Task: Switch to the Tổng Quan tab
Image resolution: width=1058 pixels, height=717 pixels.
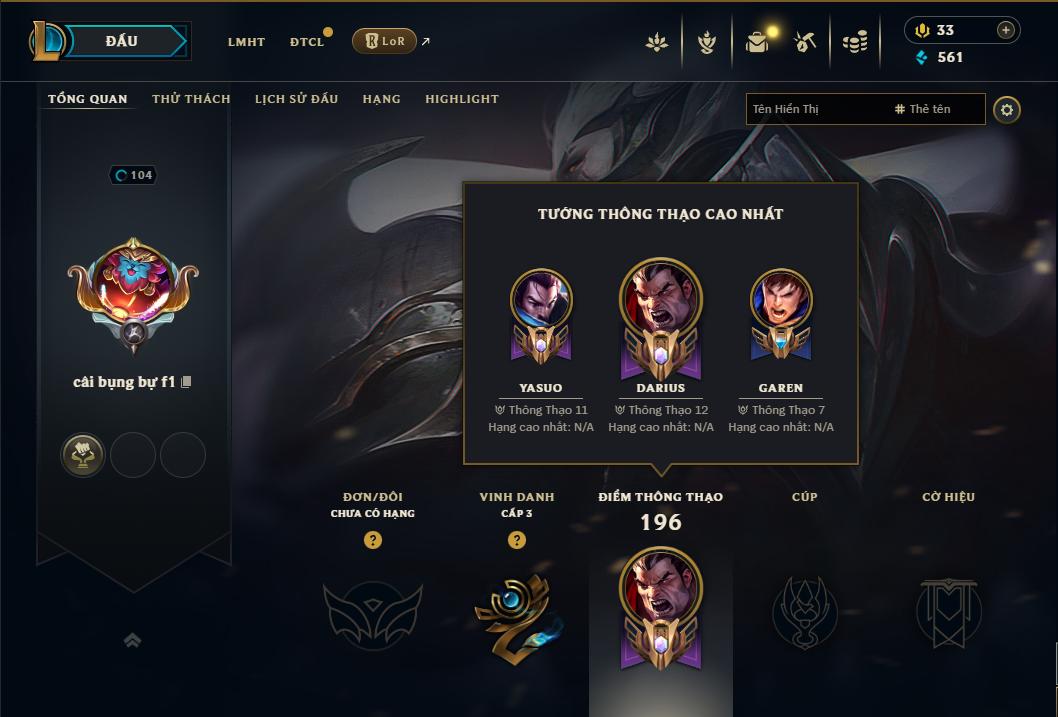Action: (x=88, y=99)
